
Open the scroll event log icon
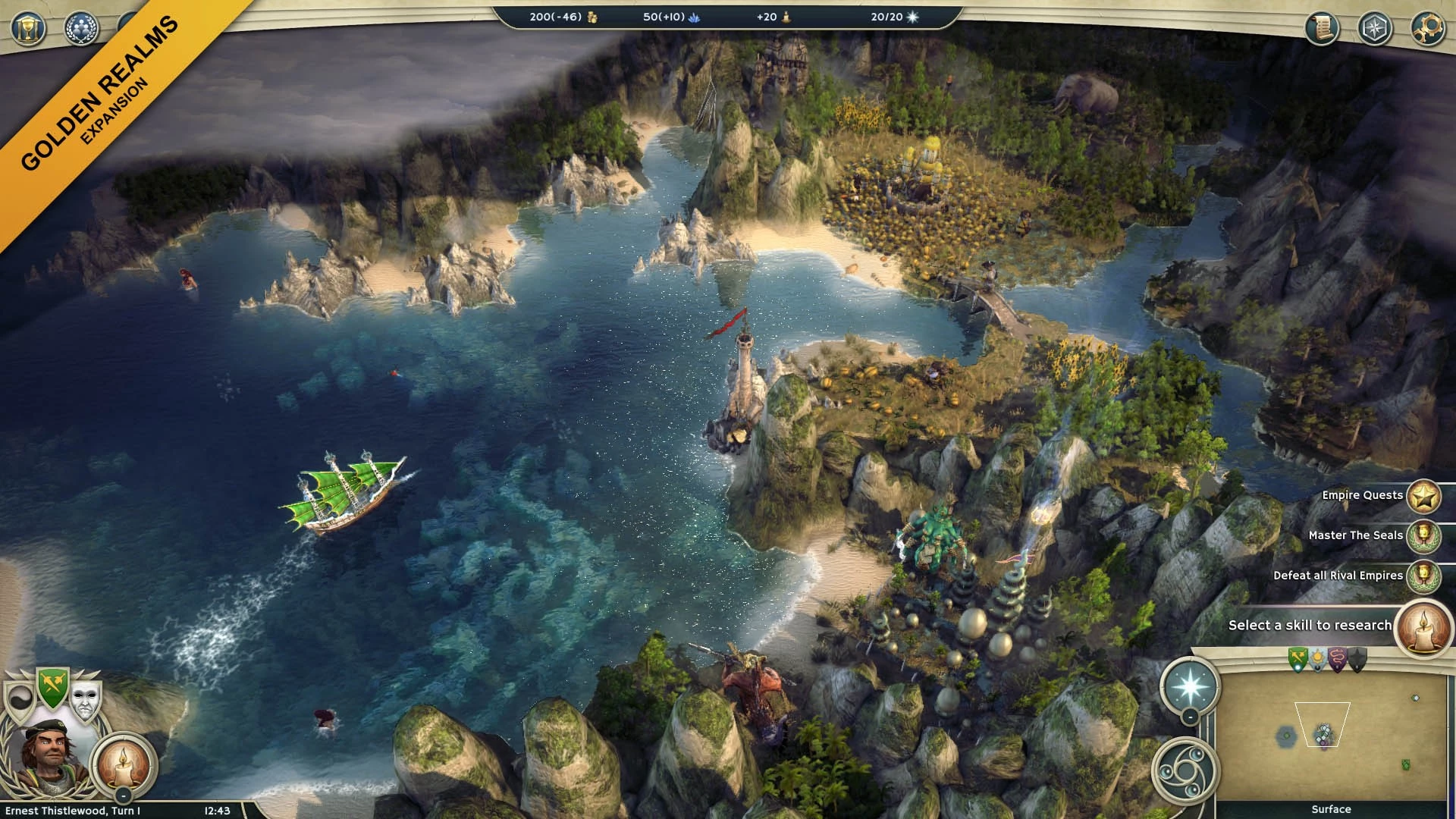pyautogui.click(x=1321, y=29)
